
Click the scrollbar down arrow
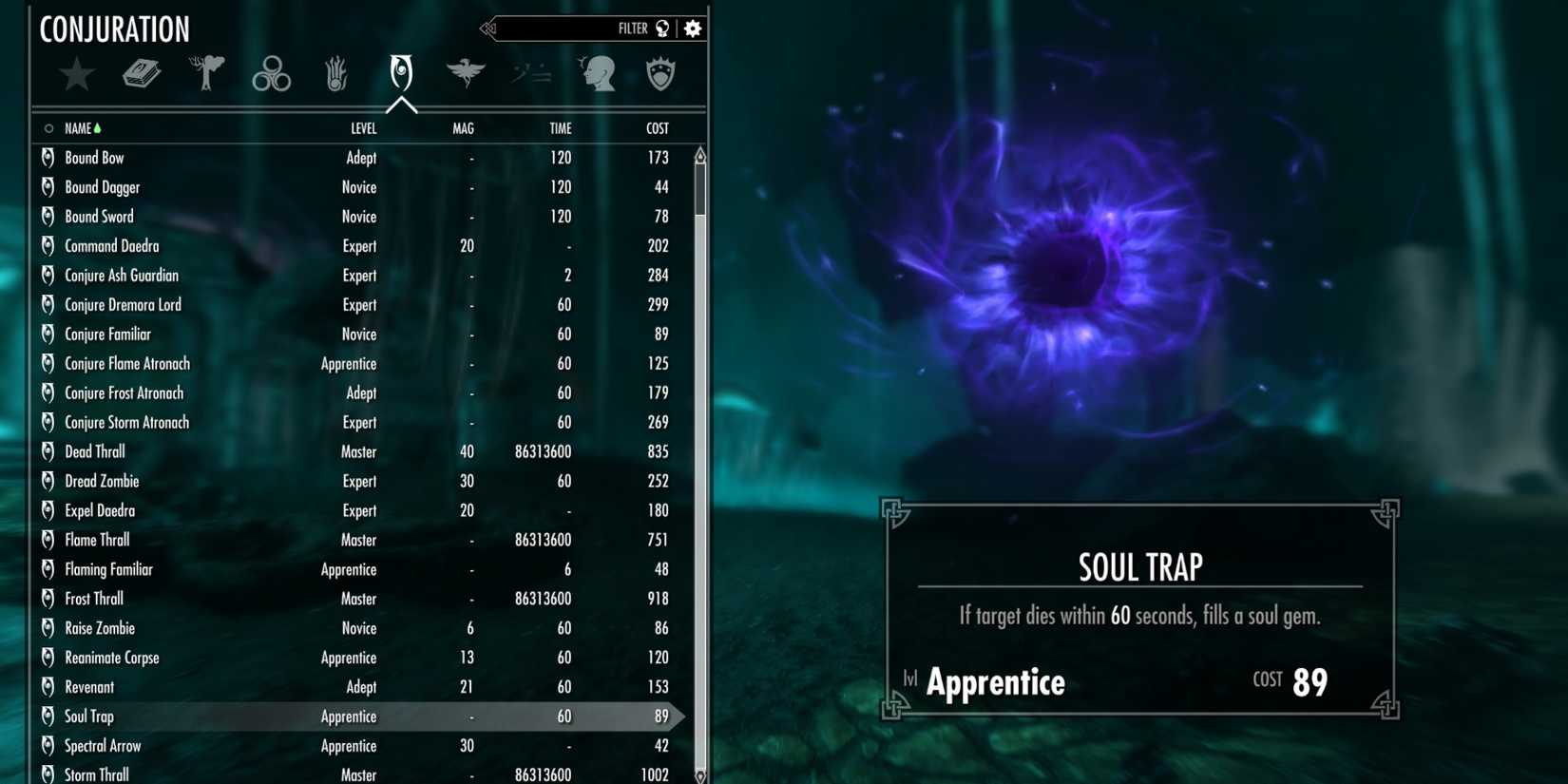coord(699,774)
